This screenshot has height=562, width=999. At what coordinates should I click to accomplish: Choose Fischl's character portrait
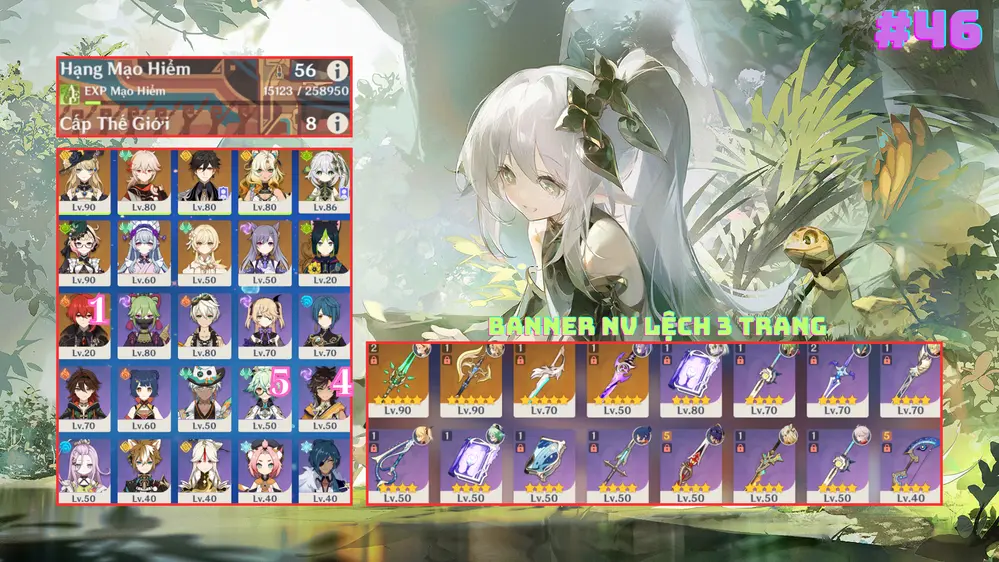pos(264,319)
